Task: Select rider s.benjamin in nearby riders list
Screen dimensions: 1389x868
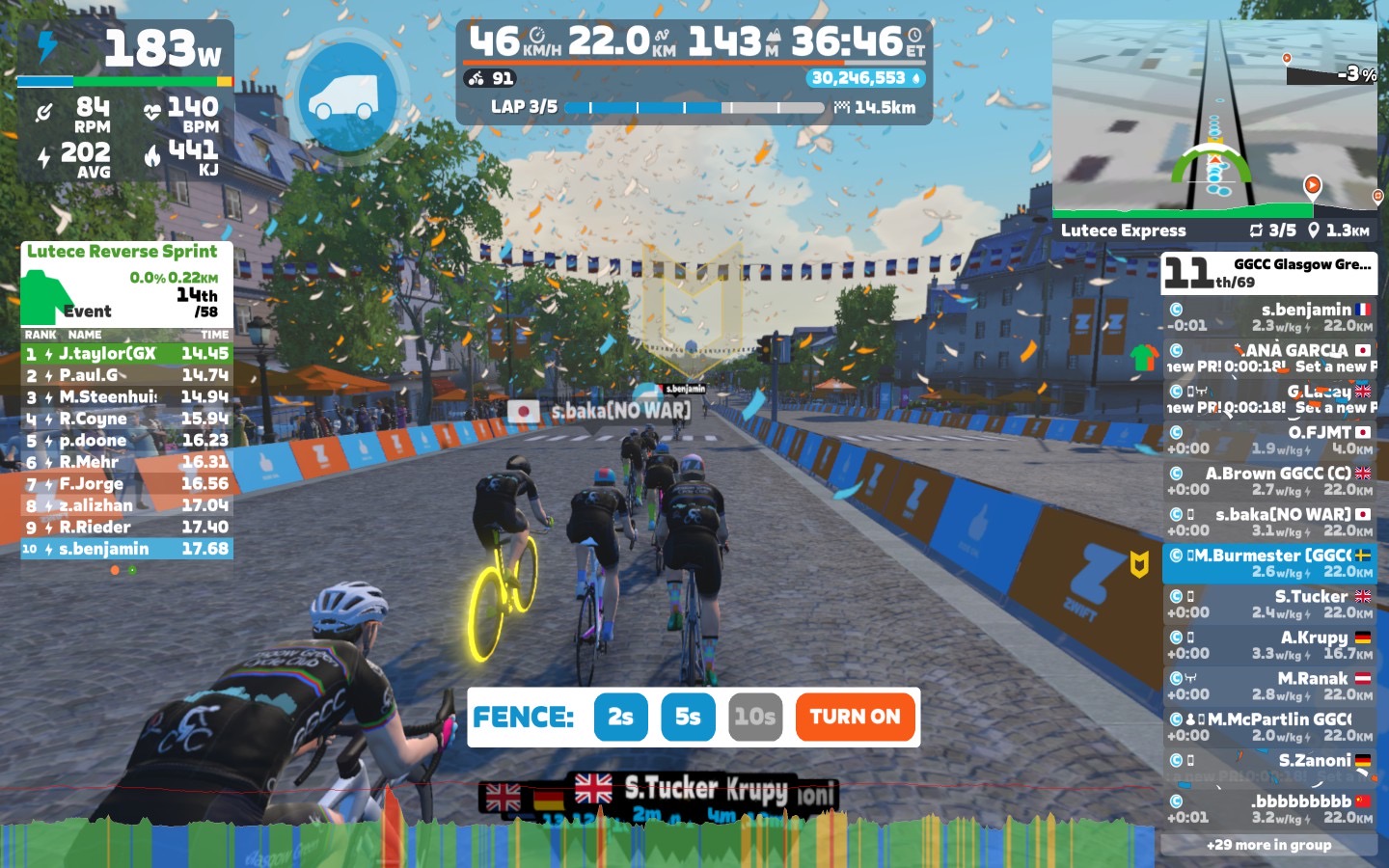Action: [1268, 317]
